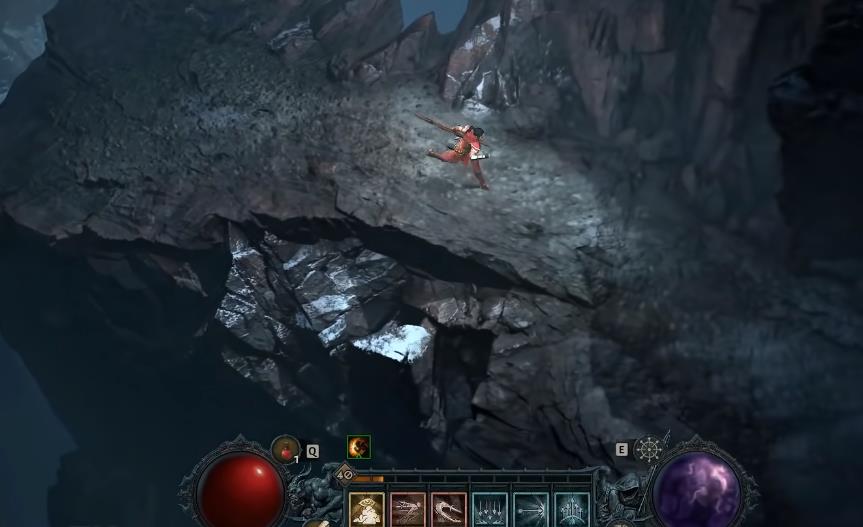
Task: Use the red health potion
Action: click(x=286, y=450)
